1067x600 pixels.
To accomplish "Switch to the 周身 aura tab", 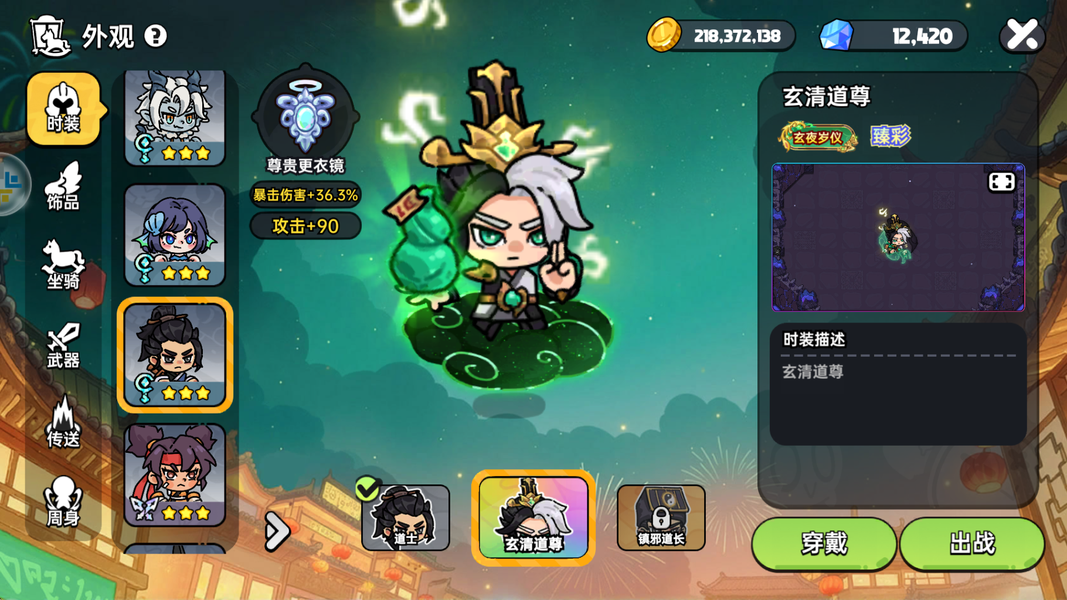I will [63, 502].
